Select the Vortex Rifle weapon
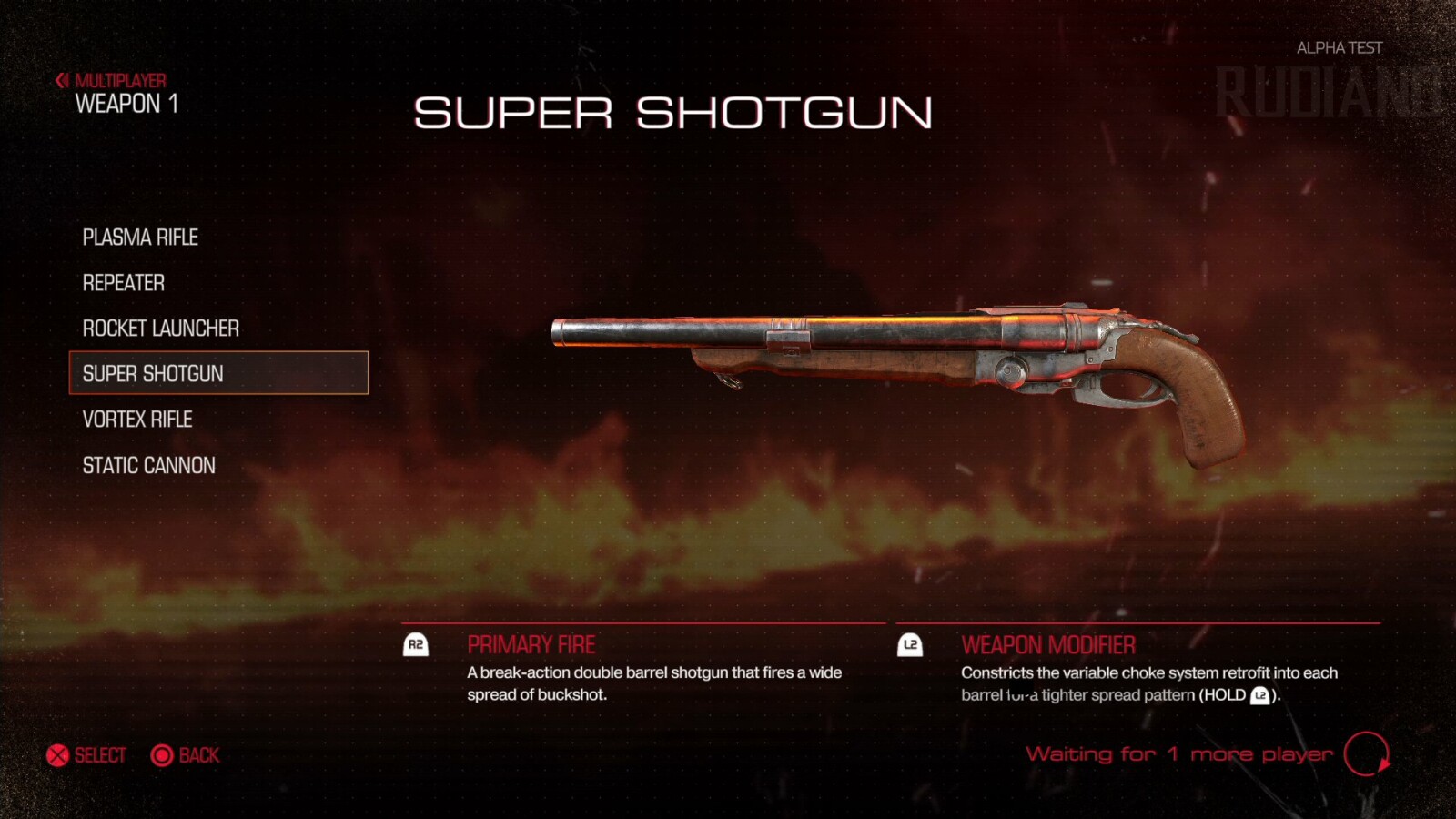This screenshot has width=1456, height=819. click(136, 420)
